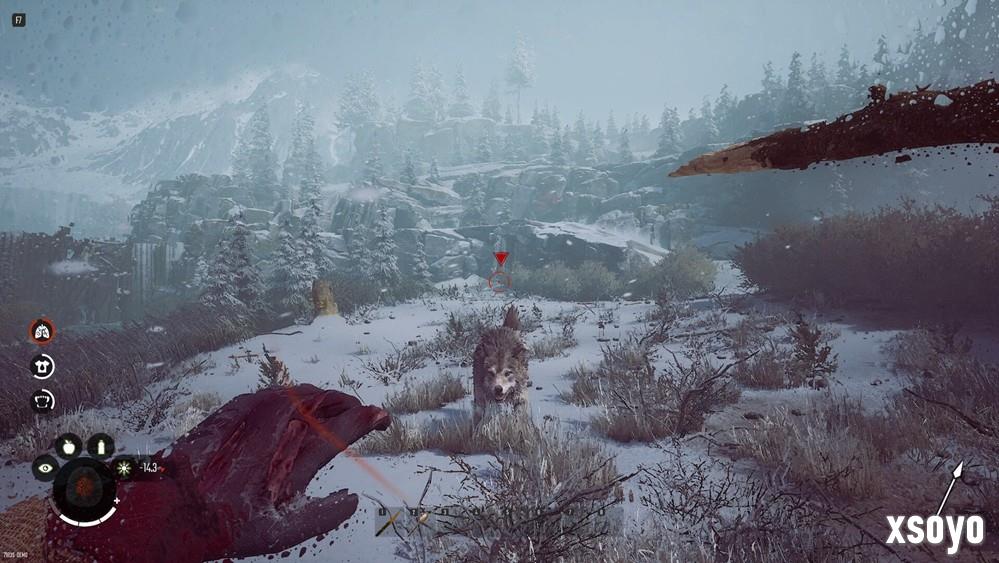Click the water bottle thirst icon
This screenshot has height=563, width=999.
pyautogui.click(x=100, y=446)
